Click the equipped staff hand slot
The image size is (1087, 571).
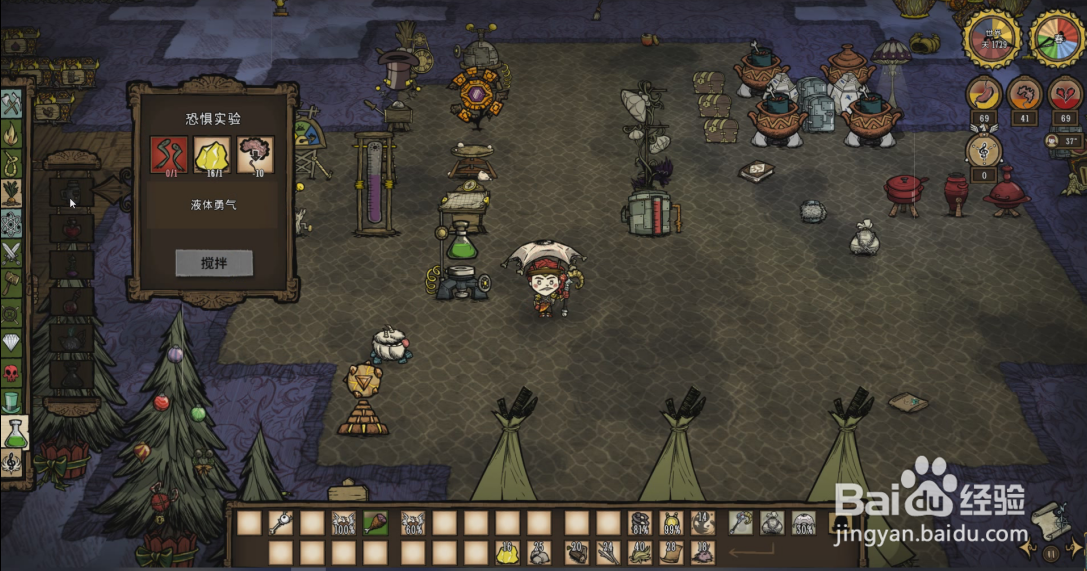tap(740, 522)
